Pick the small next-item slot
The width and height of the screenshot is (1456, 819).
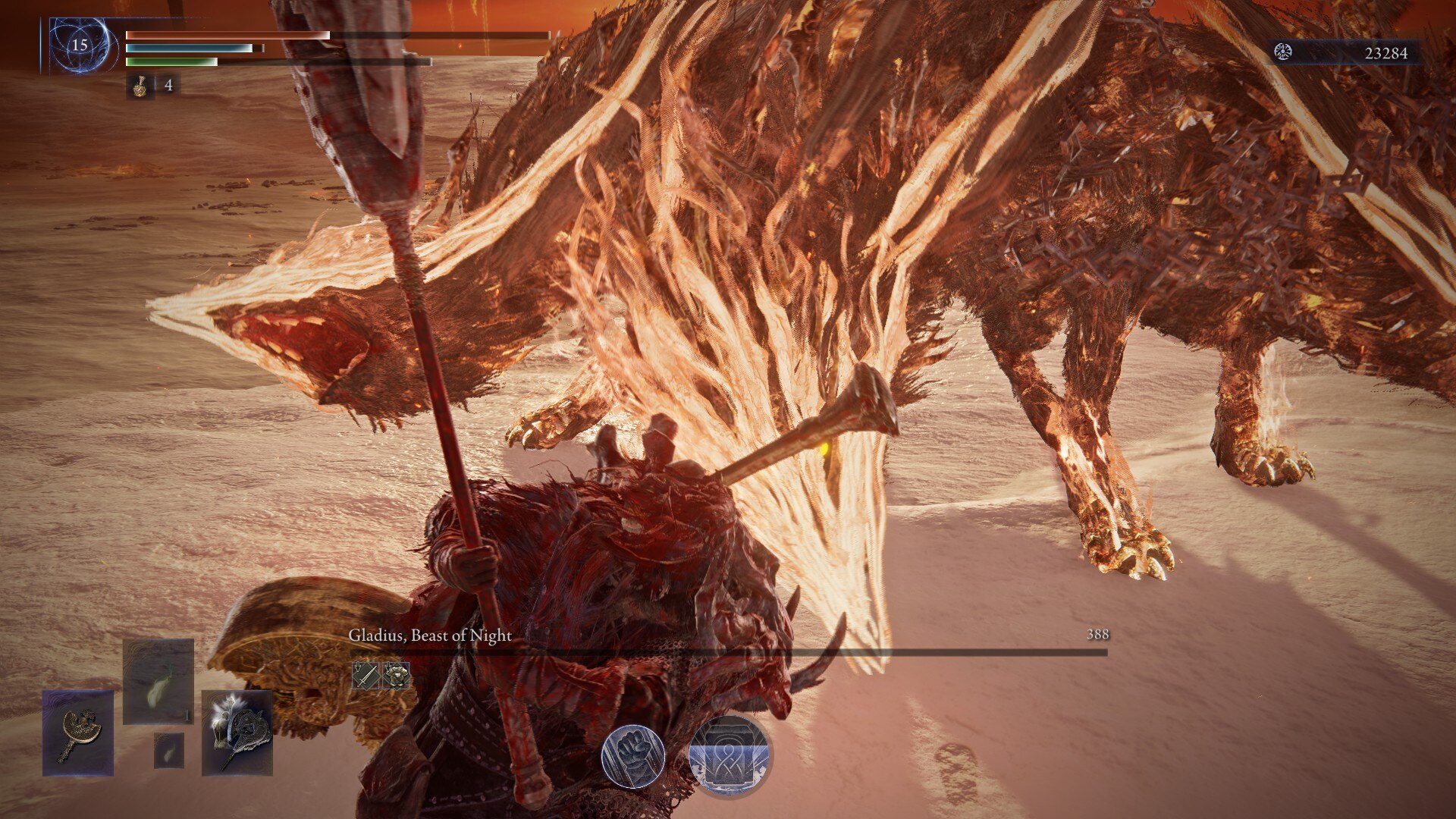[169, 750]
